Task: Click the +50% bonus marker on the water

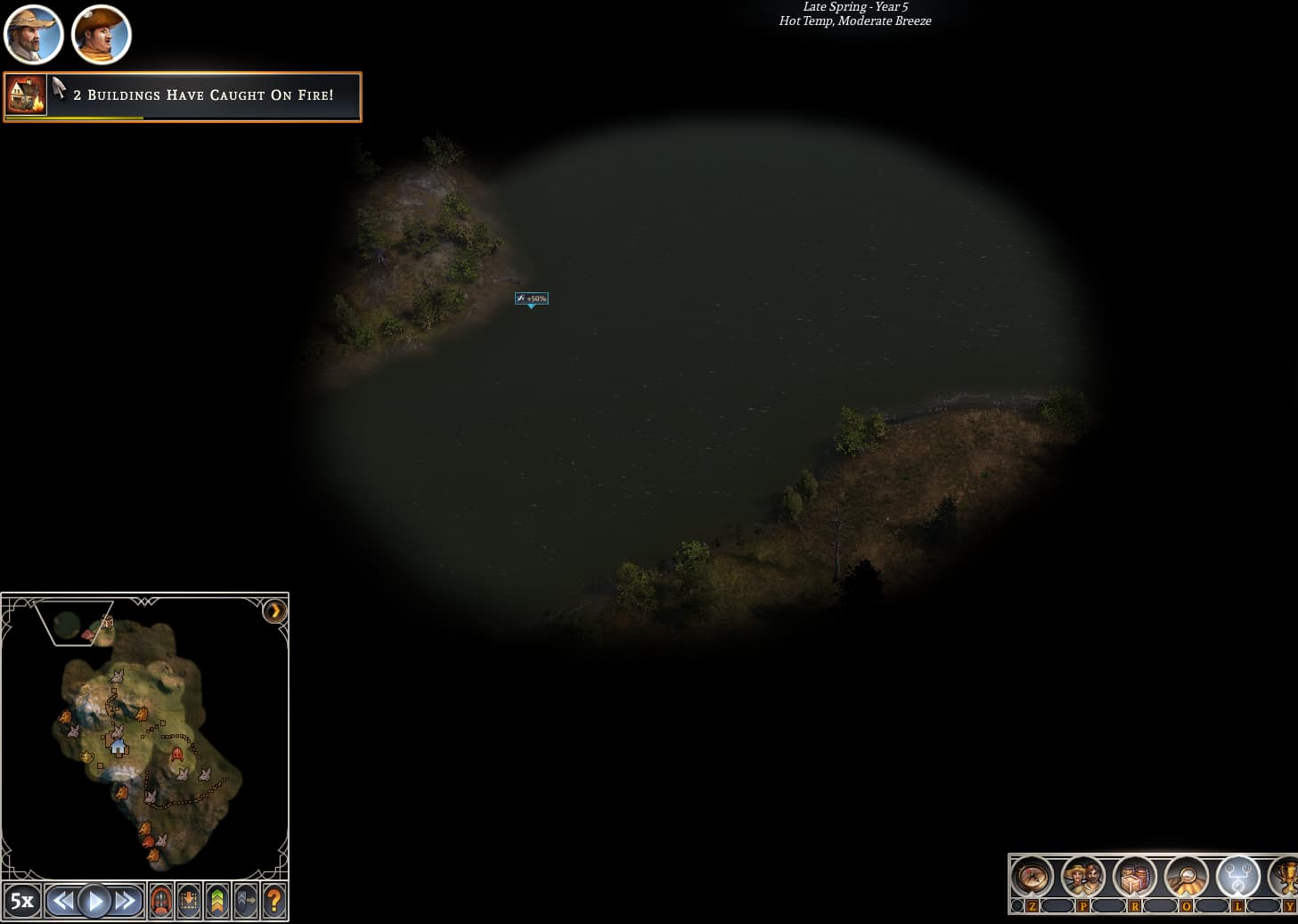Action: pos(532,298)
